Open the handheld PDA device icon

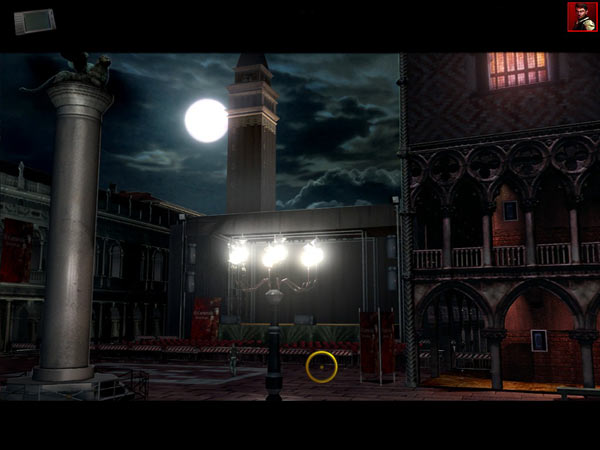(x=33, y=20)
